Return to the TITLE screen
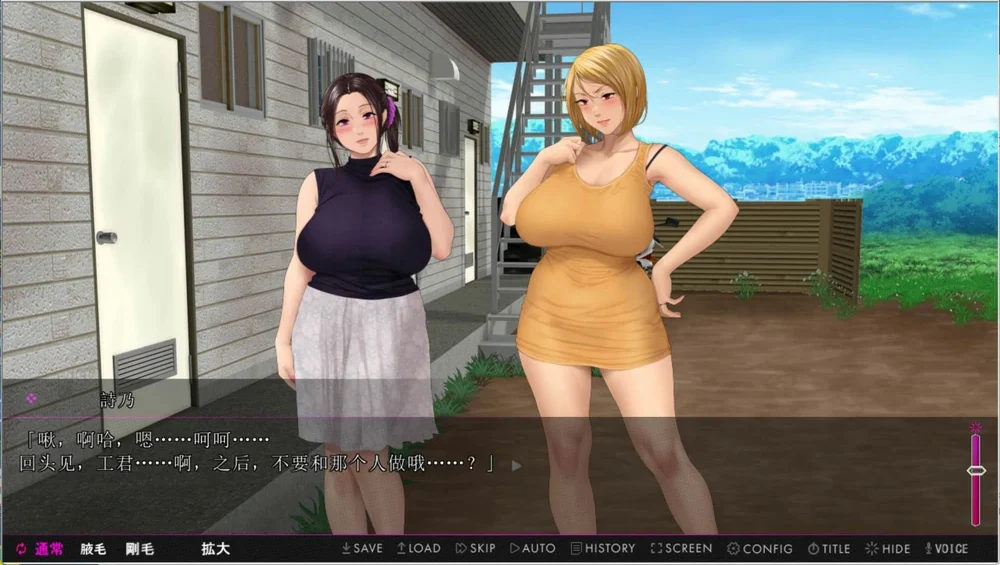 [829, 548]
